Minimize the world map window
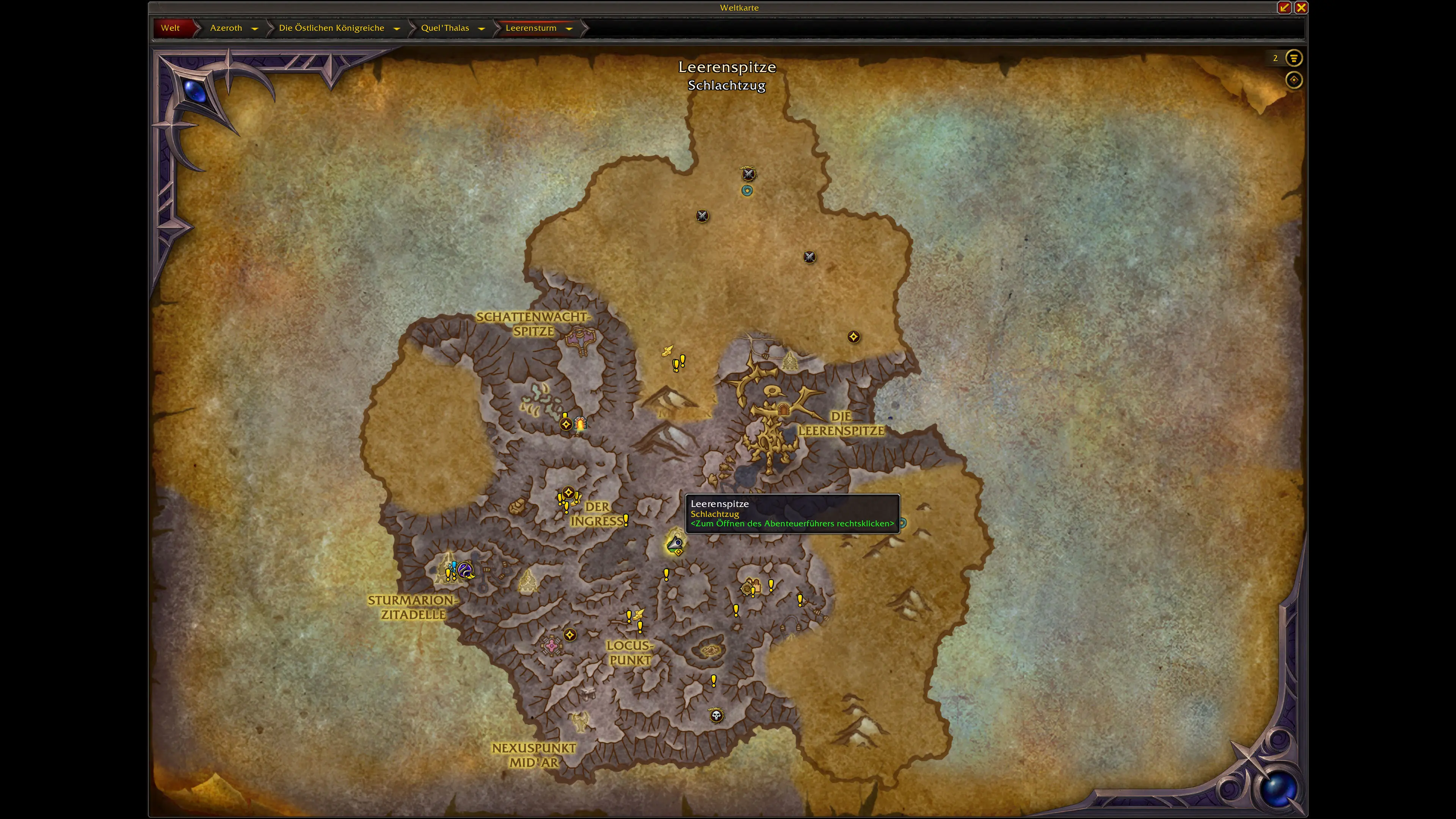The image size is (1456, 819). pos(1284,7)
